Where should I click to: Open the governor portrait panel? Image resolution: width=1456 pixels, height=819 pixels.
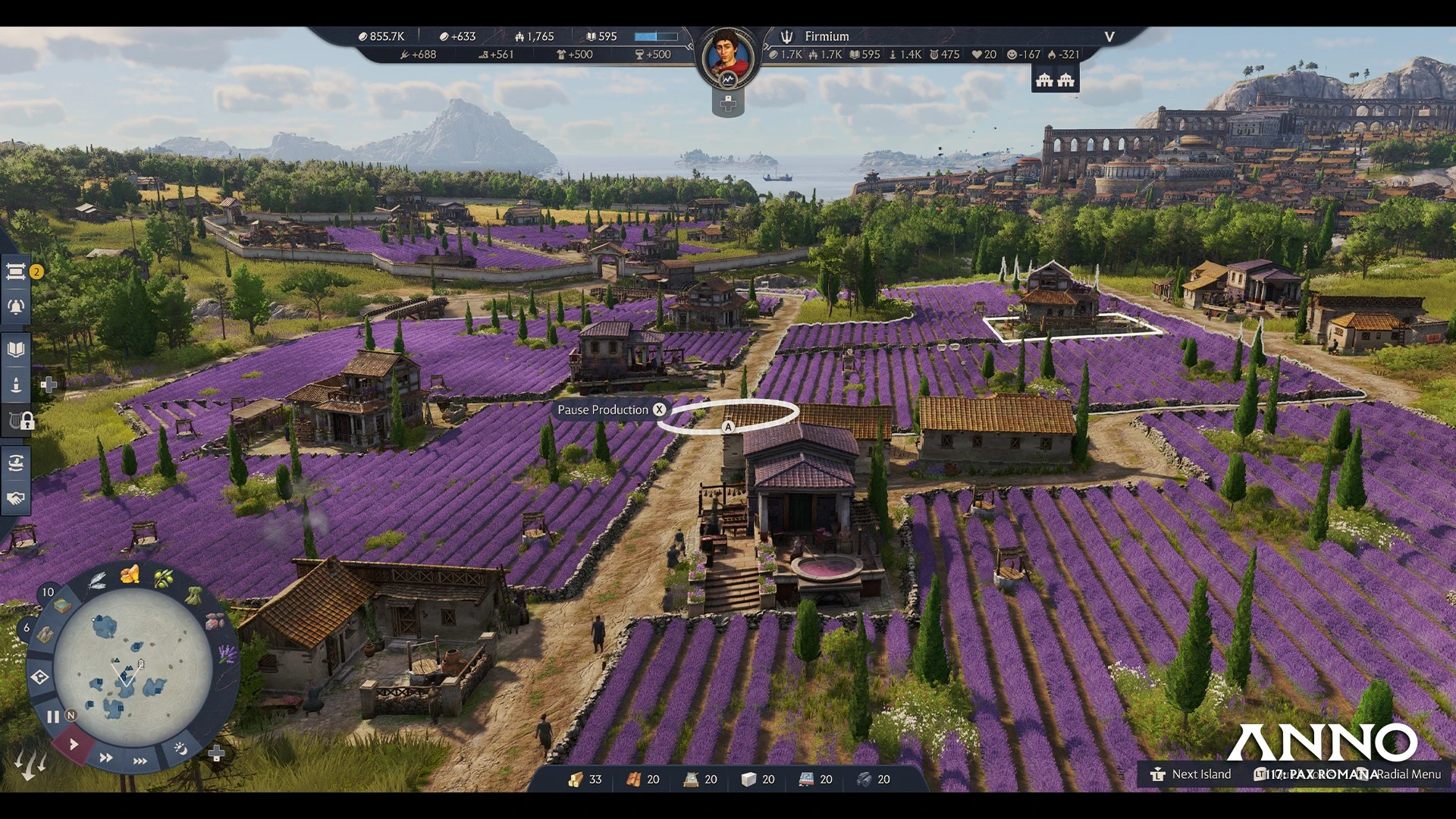[728, 58]
